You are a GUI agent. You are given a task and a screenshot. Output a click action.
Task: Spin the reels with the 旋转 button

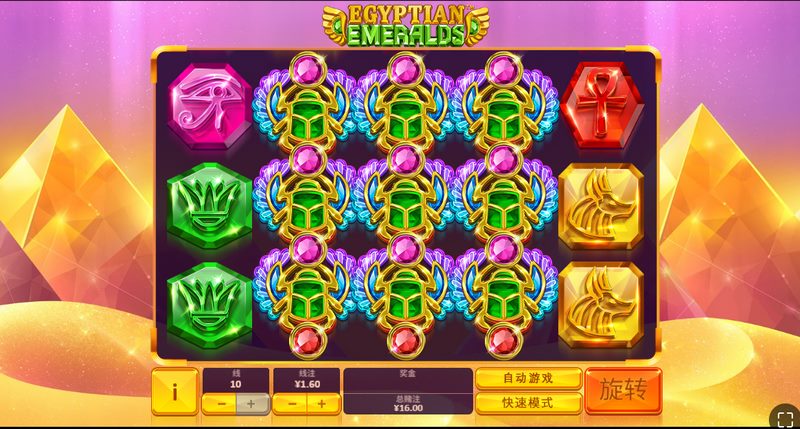(622, 391)
